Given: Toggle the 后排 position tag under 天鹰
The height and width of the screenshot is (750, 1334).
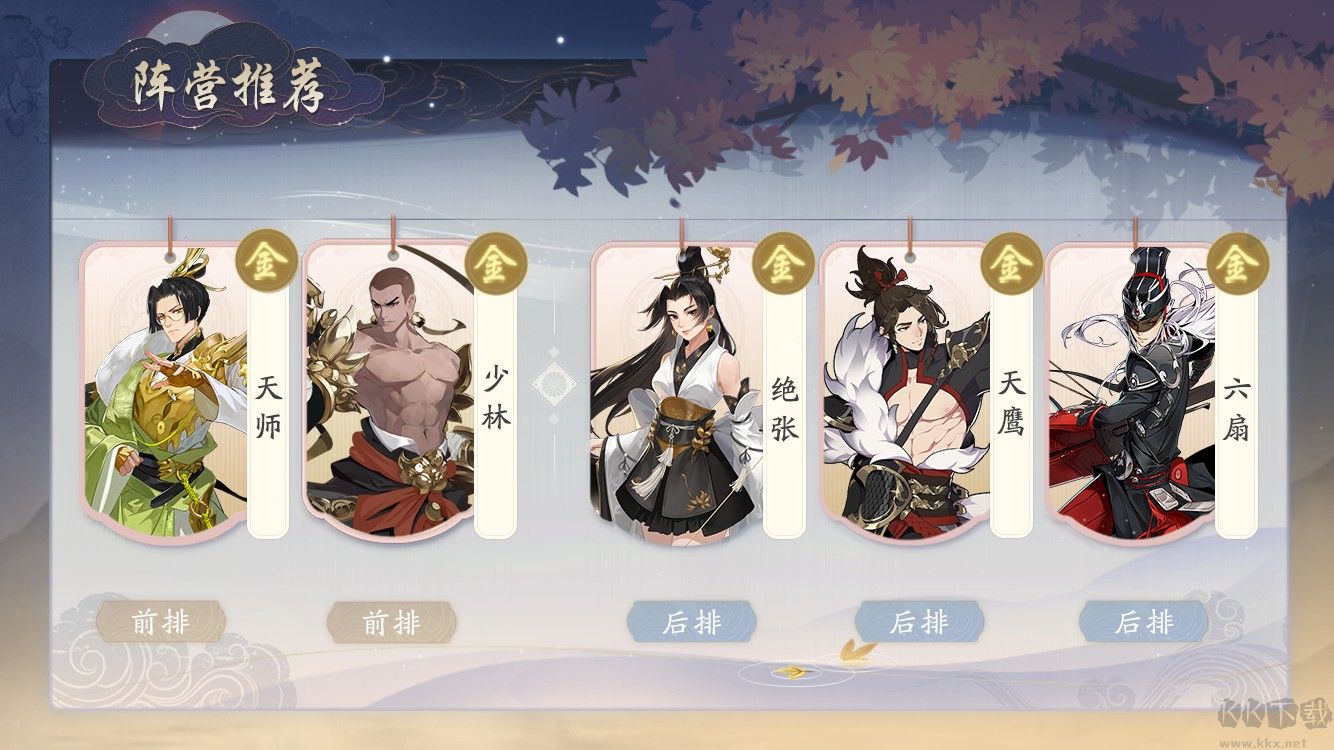Looking at the screenshot, I should [x=921, y=622].
